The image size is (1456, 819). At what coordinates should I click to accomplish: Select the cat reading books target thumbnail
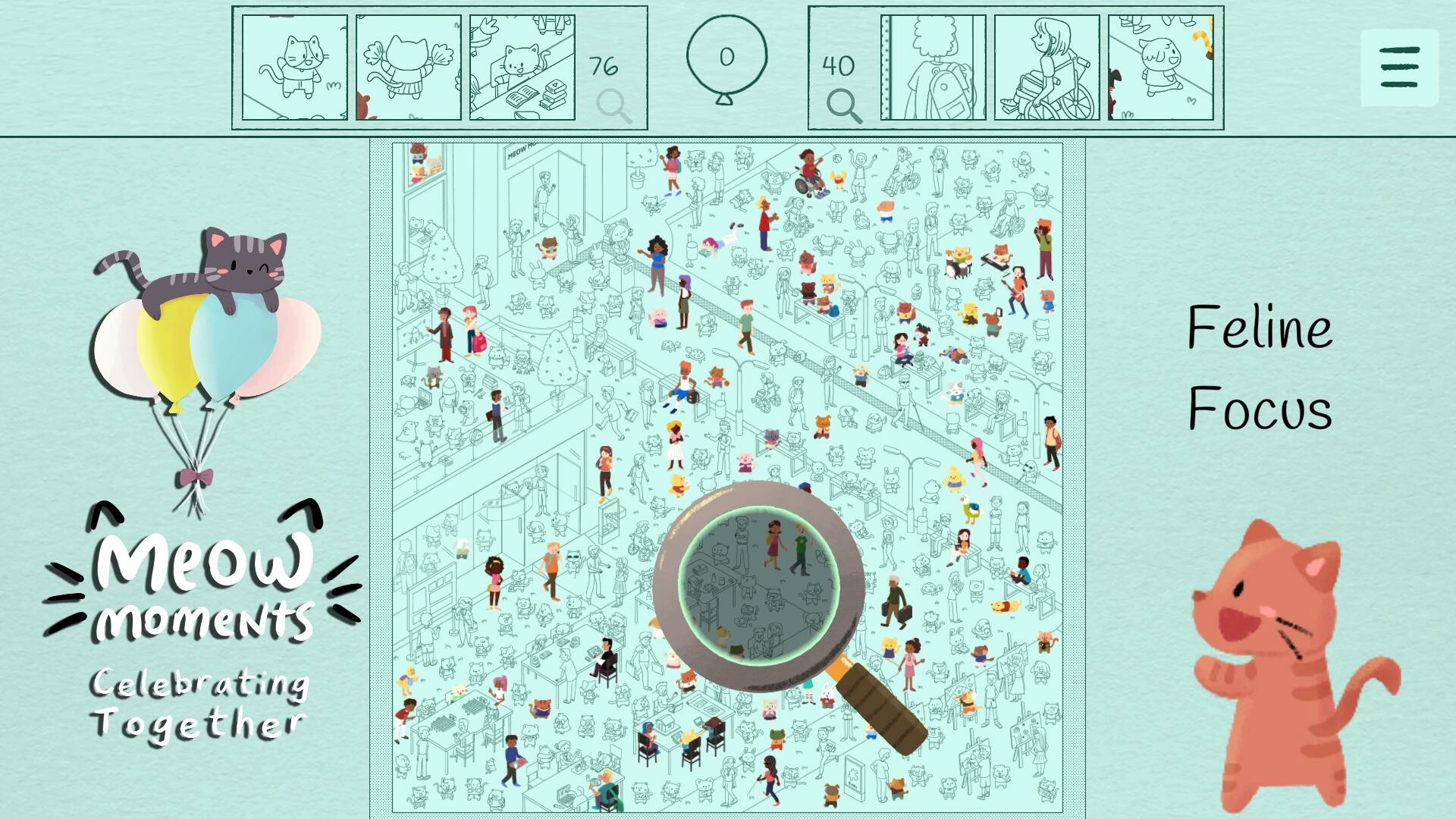coord(521,67)
